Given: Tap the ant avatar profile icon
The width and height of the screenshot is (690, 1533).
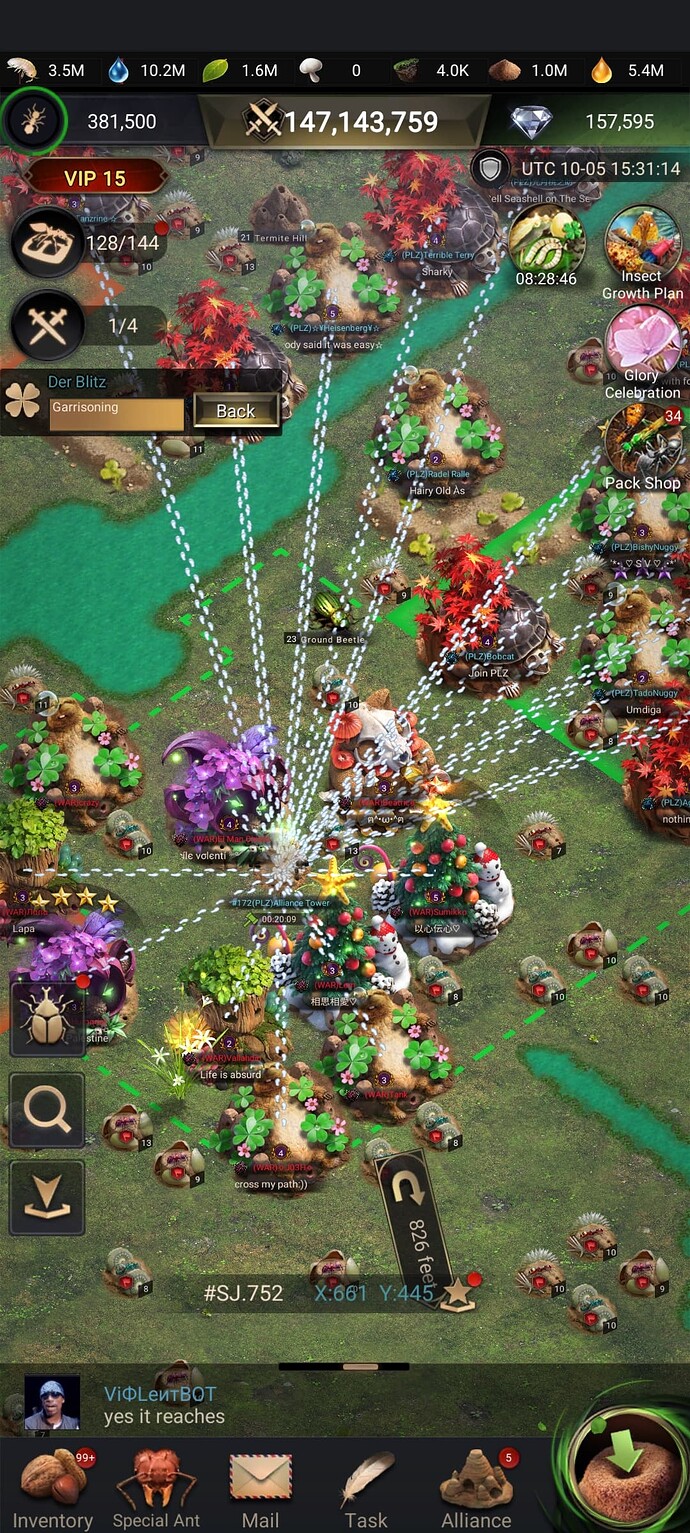Looking at the screenshot, I should (x=34, y=121).
